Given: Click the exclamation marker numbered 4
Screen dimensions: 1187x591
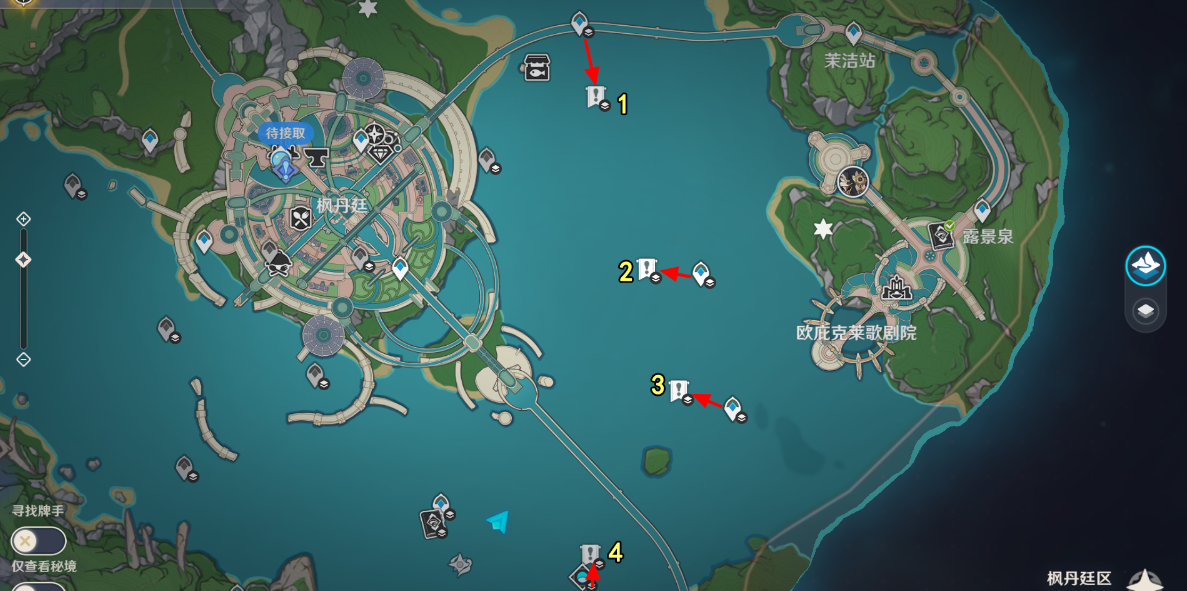Looking at the screenshot, I should [589, 553].
